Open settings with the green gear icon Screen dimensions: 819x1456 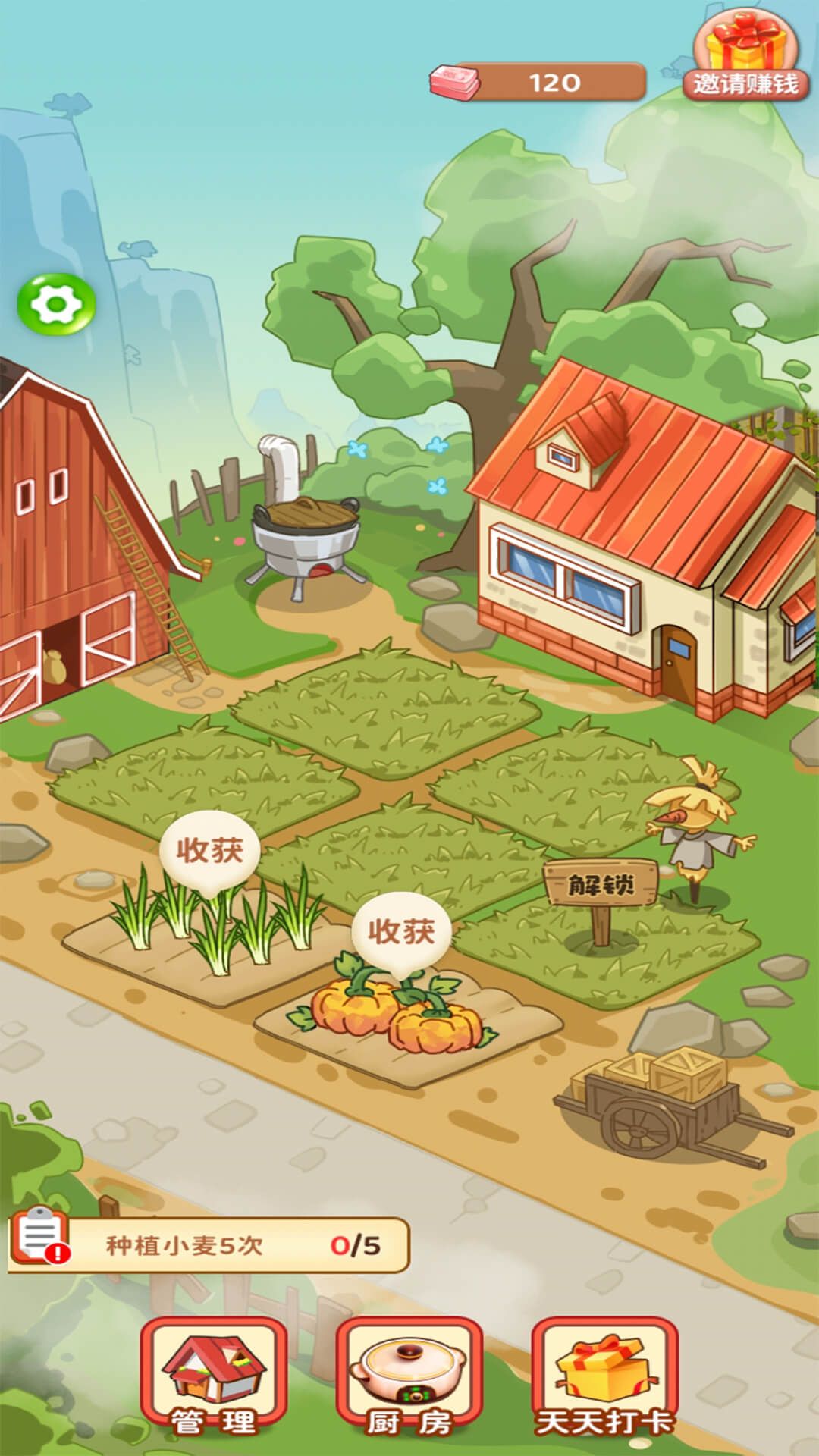click(56, 304)
